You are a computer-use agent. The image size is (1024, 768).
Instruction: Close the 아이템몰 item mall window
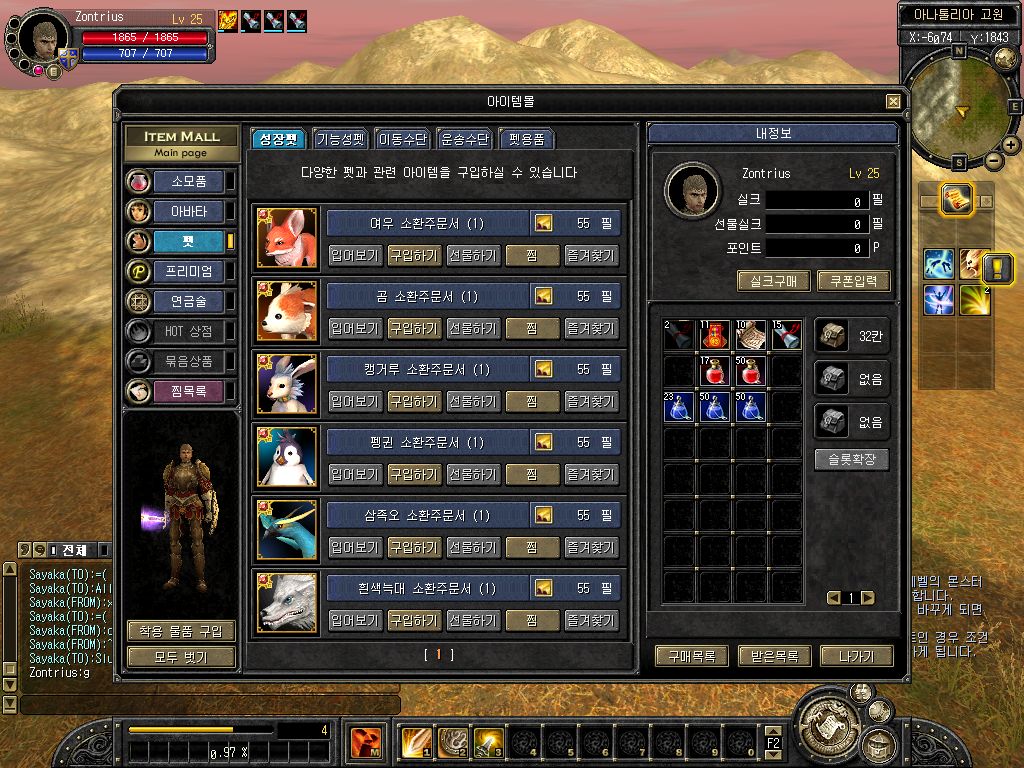pos(893,102)
